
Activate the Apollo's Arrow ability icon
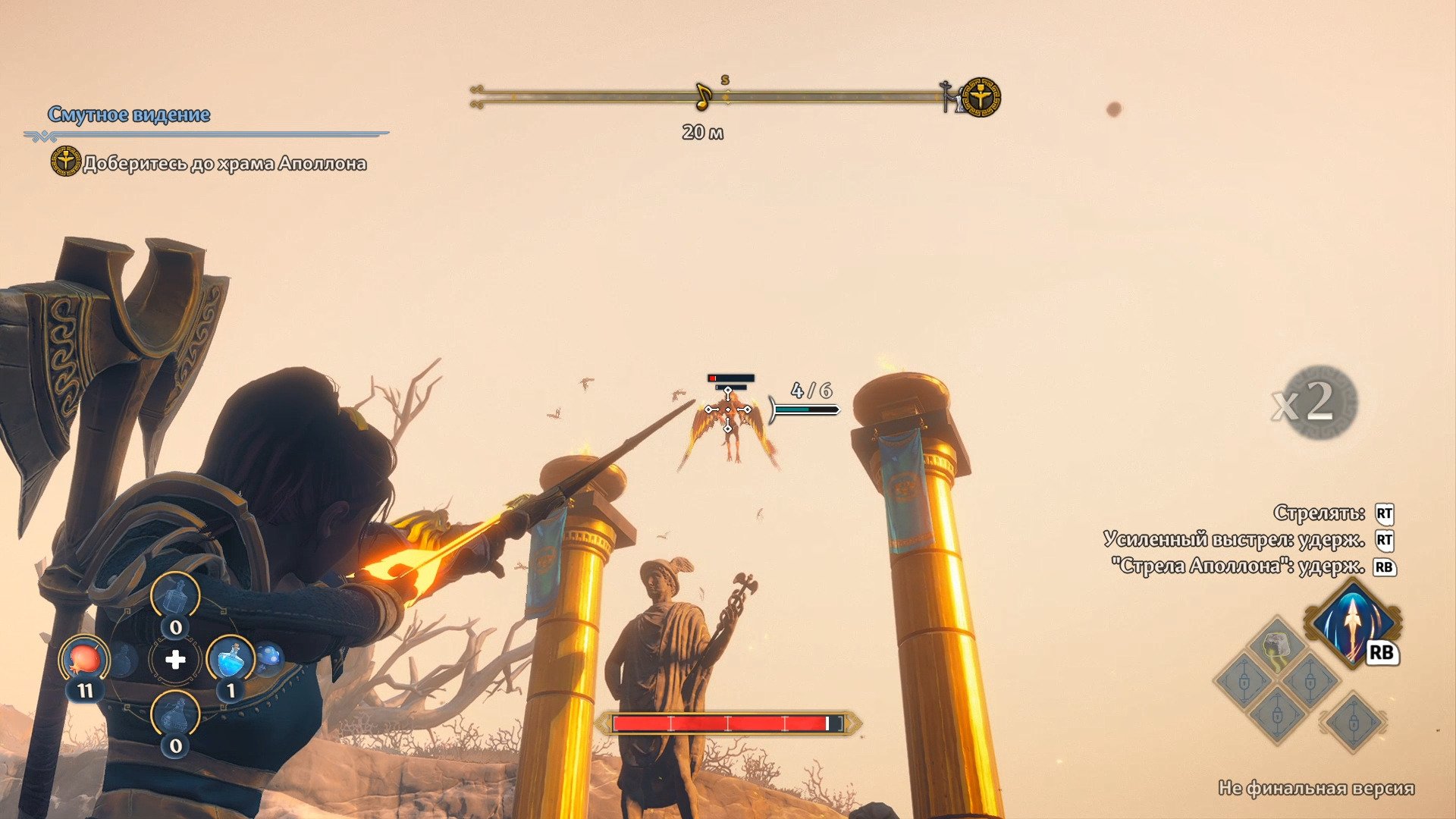(1353, 622)
